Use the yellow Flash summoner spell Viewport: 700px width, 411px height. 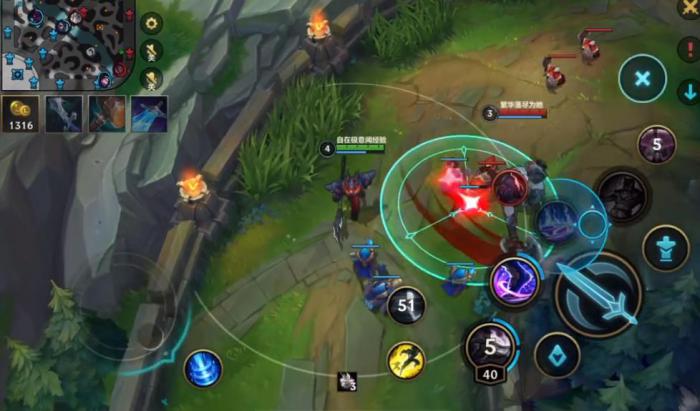coord(406,360)
